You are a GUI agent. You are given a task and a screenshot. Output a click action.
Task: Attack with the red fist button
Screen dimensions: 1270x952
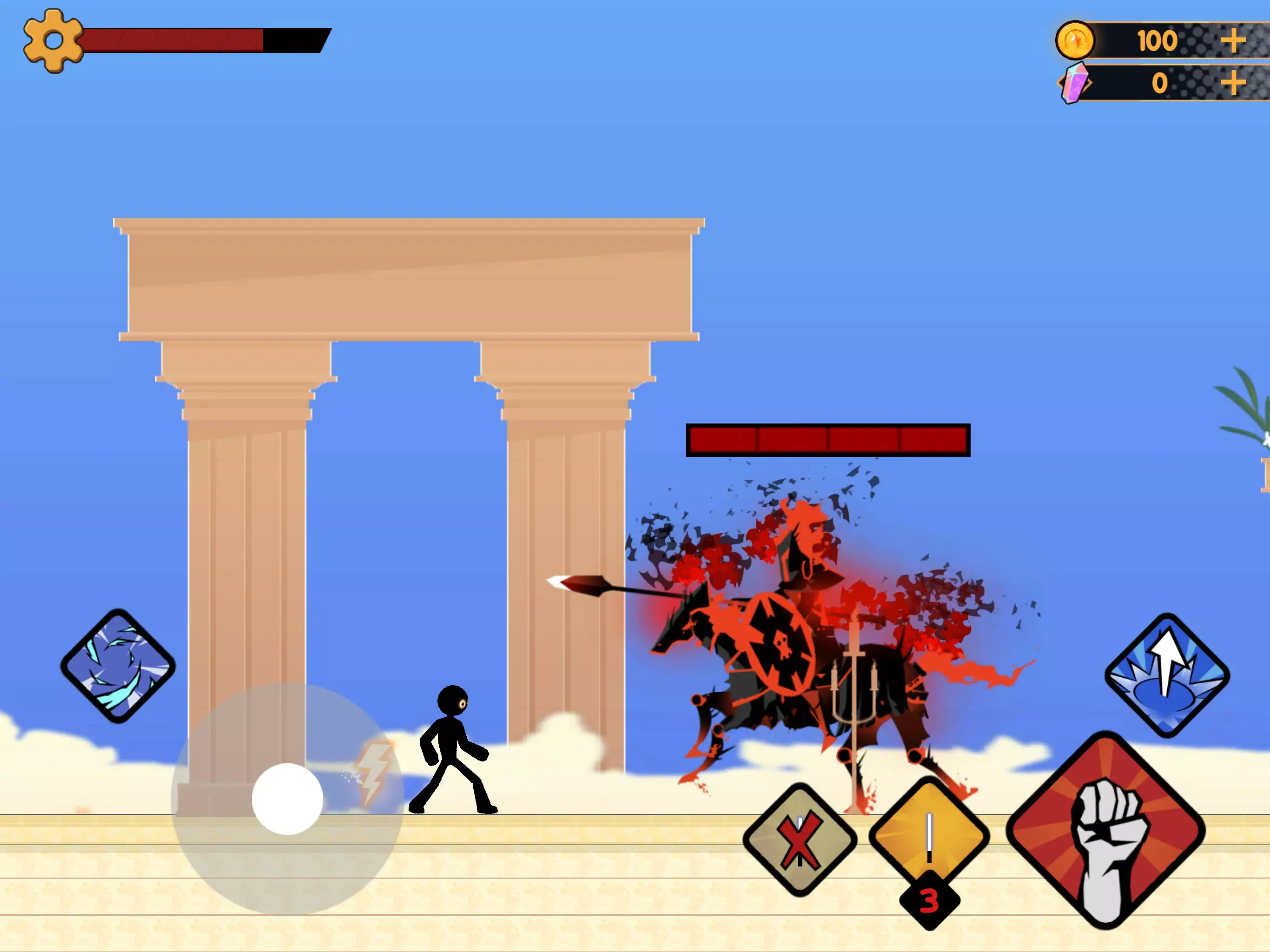pyautogui.click(x=1105, y=830)
